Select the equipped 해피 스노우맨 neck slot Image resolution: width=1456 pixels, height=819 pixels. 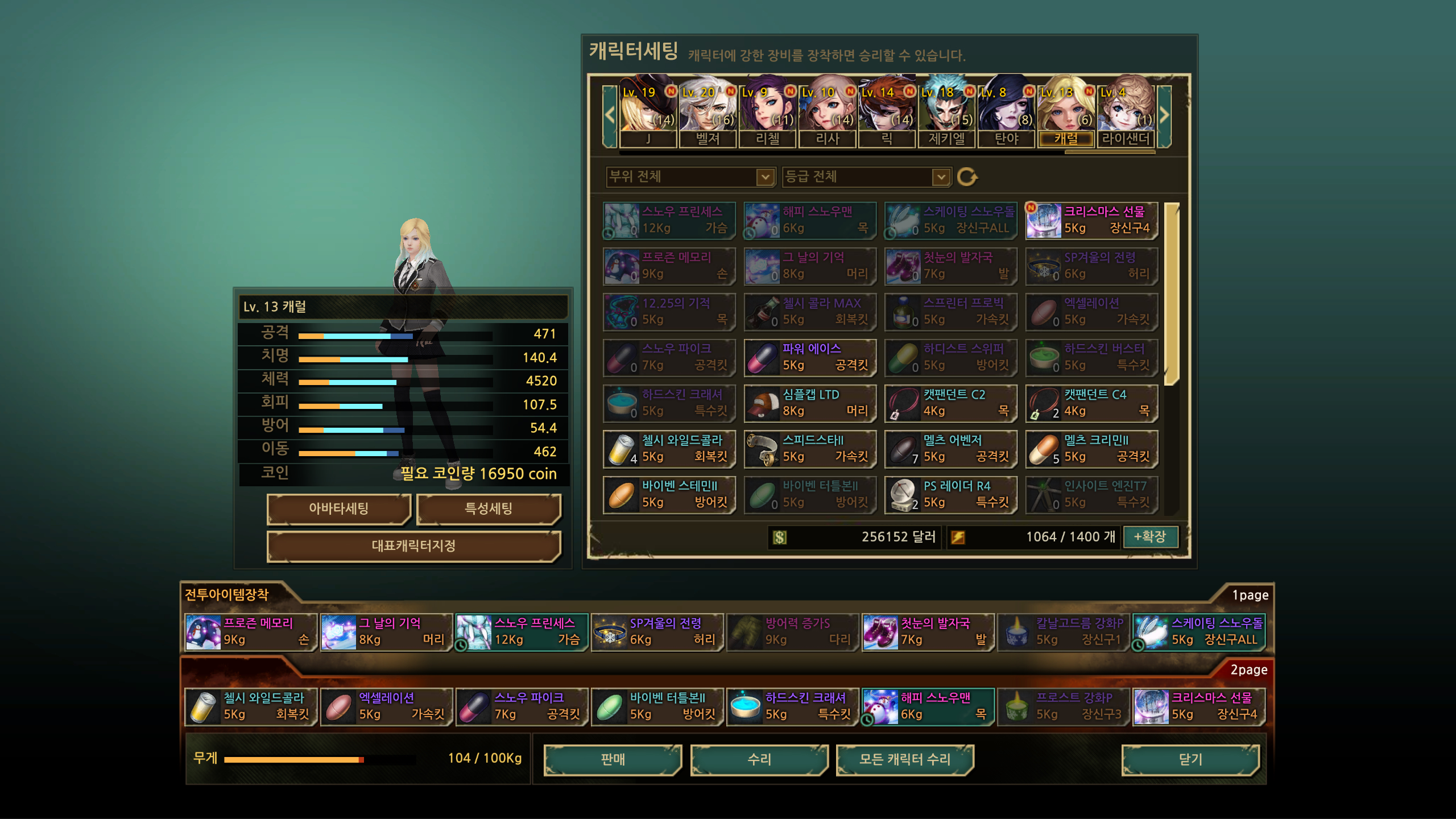[928, 706]
